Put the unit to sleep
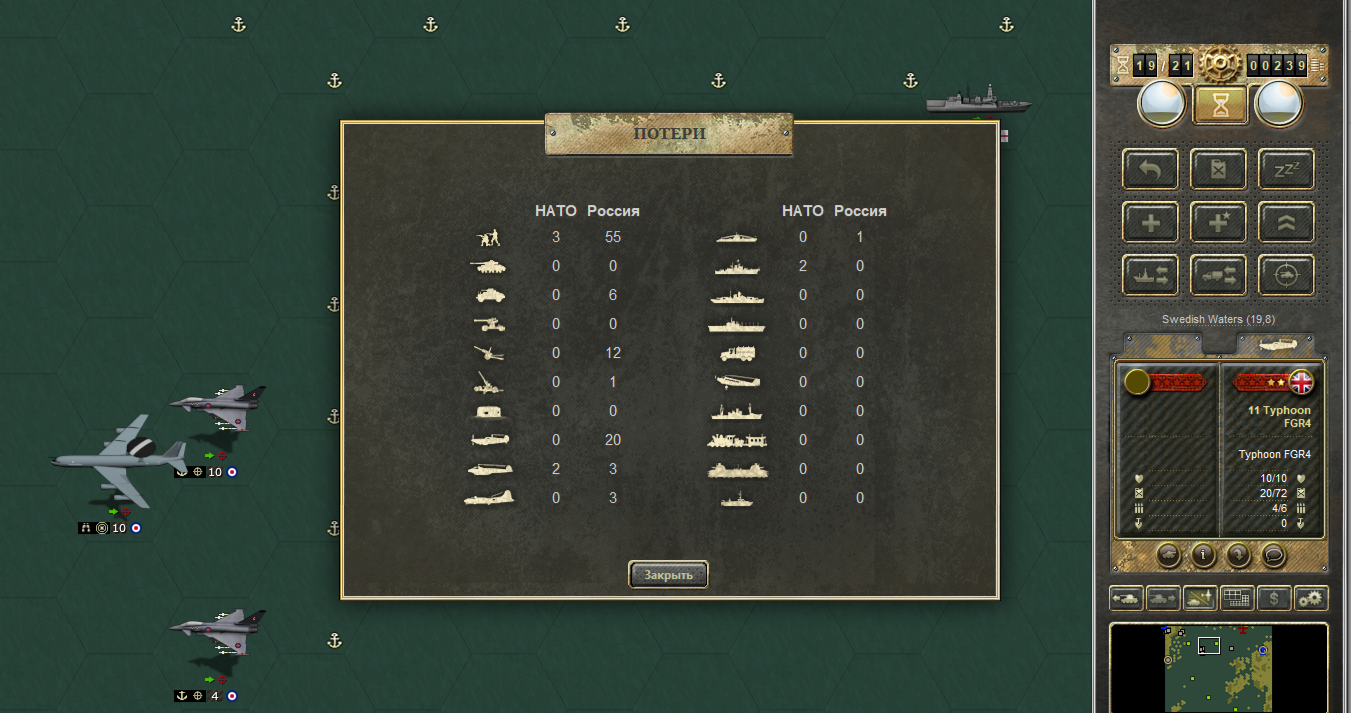 coord(1286,169)
